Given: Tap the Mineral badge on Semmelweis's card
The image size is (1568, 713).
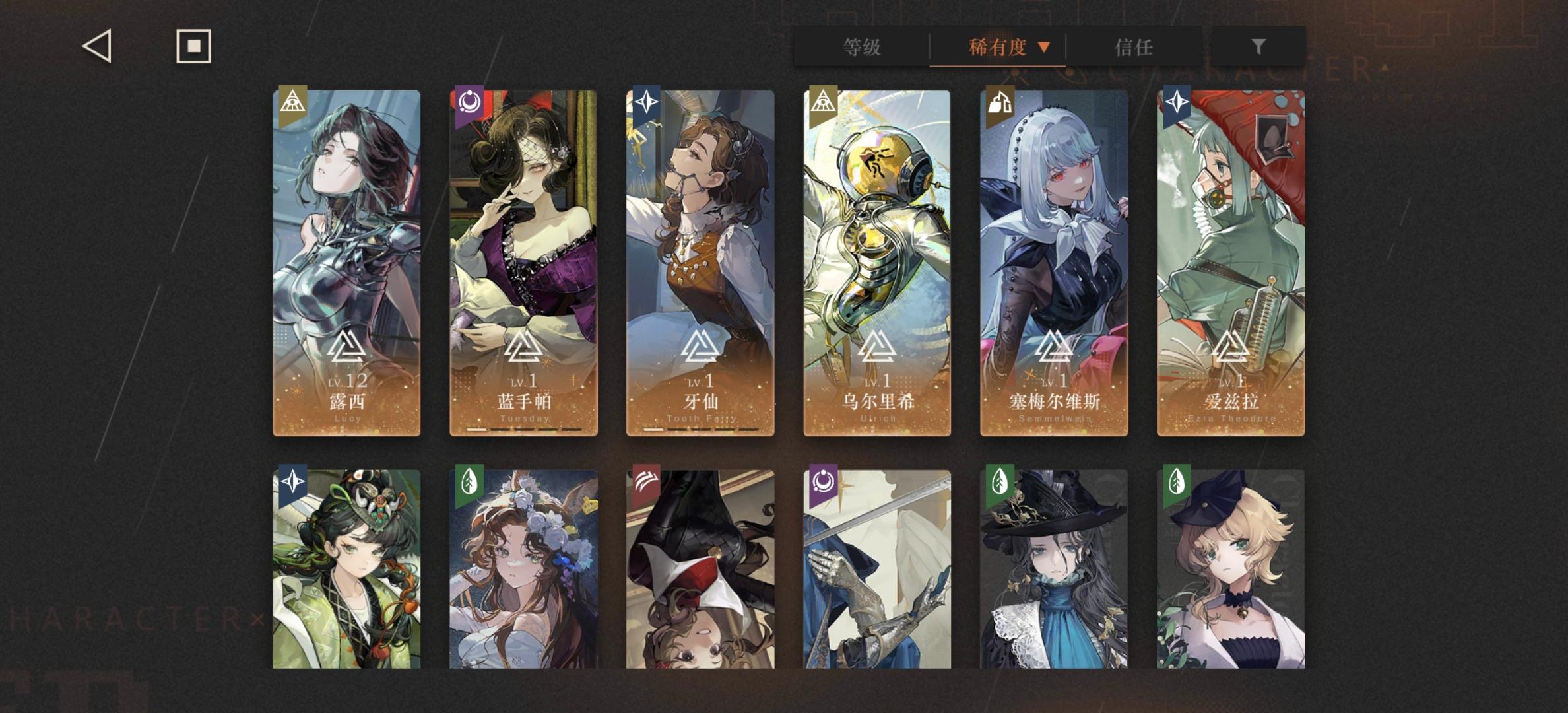Looking at the screenshot, I should pos(1000,102).
